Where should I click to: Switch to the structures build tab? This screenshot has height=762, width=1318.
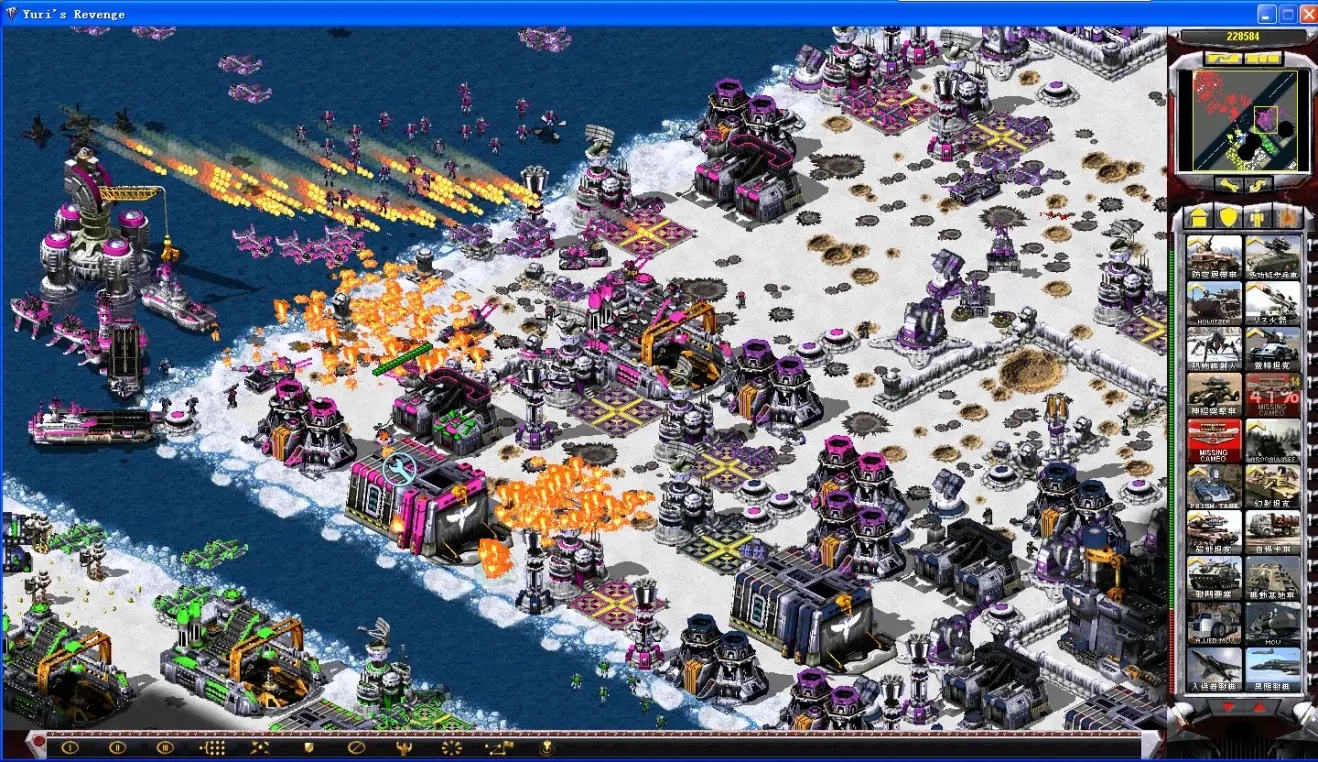click(x=1197, y=217)
